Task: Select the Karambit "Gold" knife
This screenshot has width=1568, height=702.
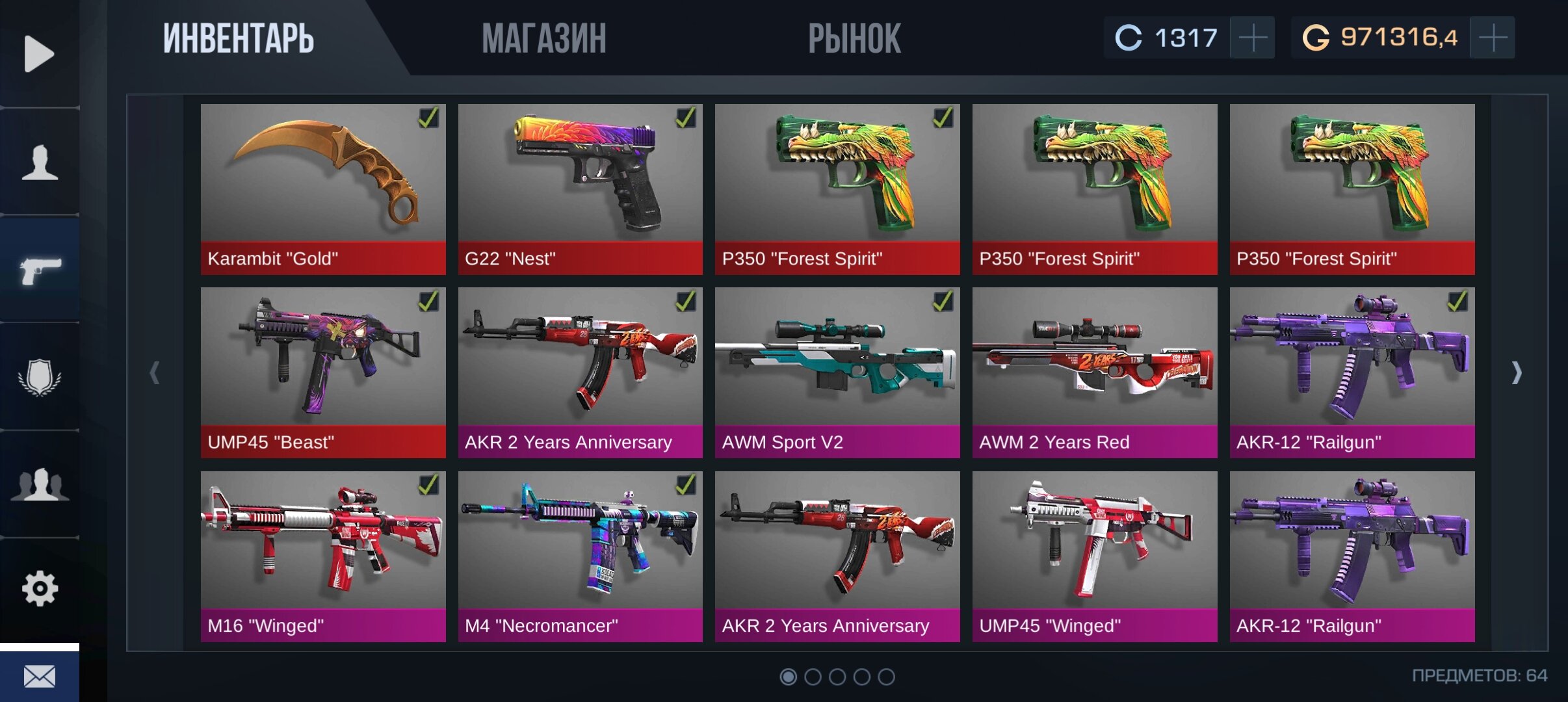Action: [323, 188]
